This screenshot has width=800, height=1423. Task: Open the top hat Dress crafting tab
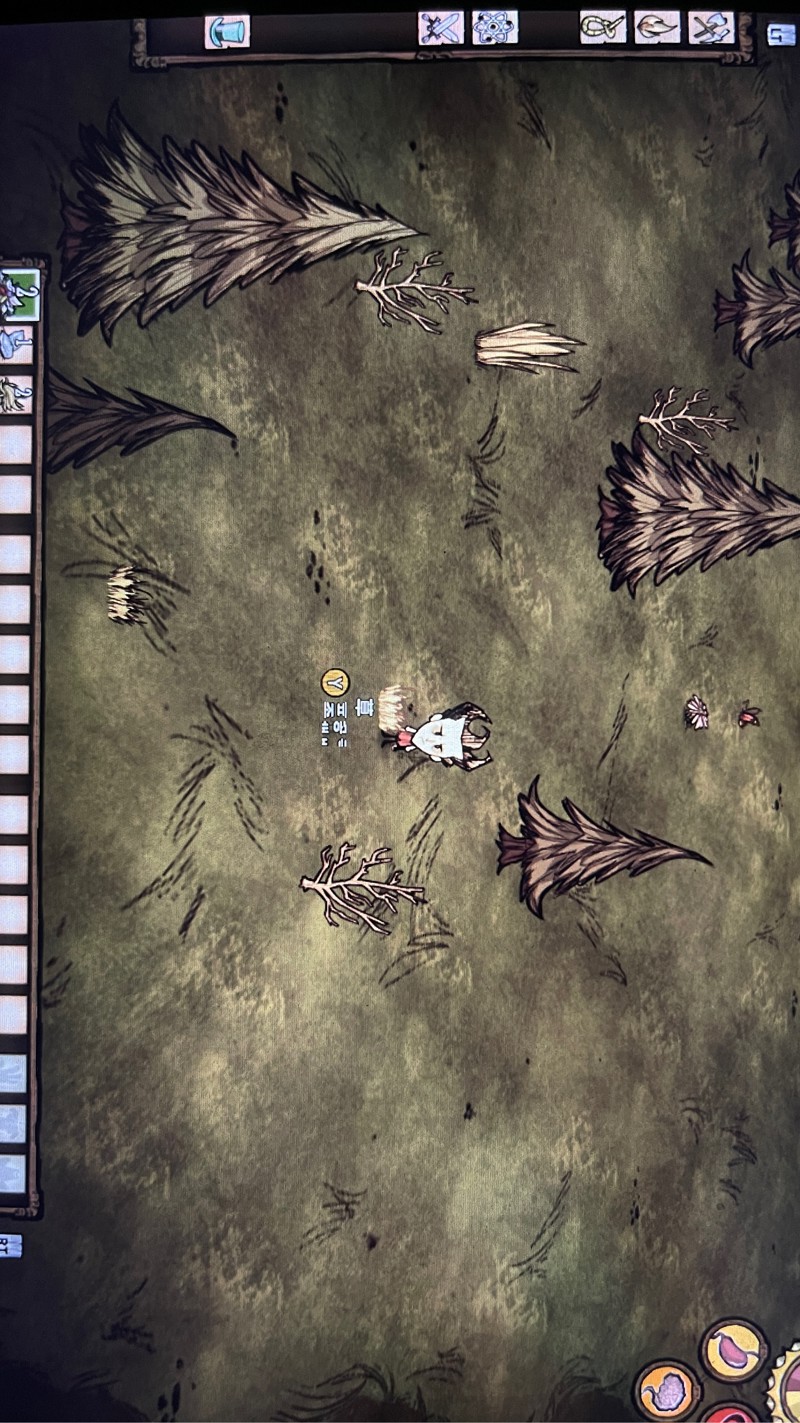[x=227, y=31]
